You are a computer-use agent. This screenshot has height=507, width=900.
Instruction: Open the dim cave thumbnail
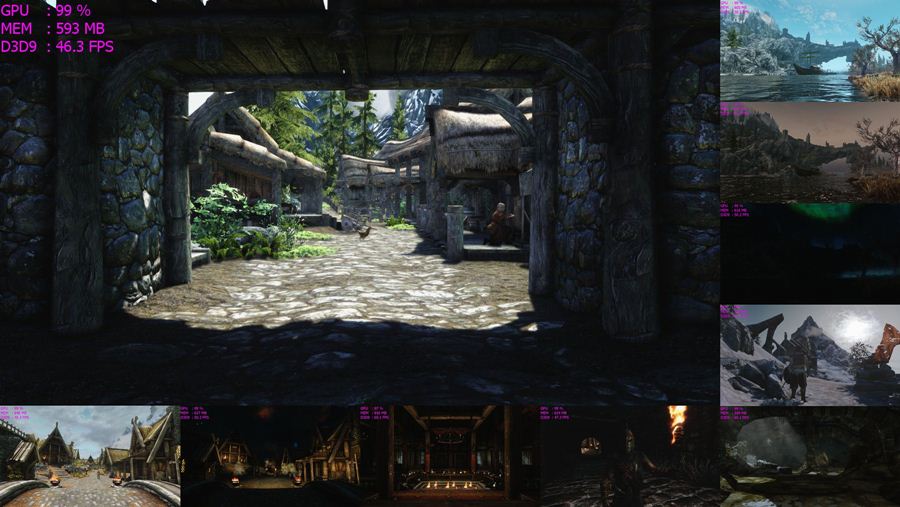click(x=810, y=456)
